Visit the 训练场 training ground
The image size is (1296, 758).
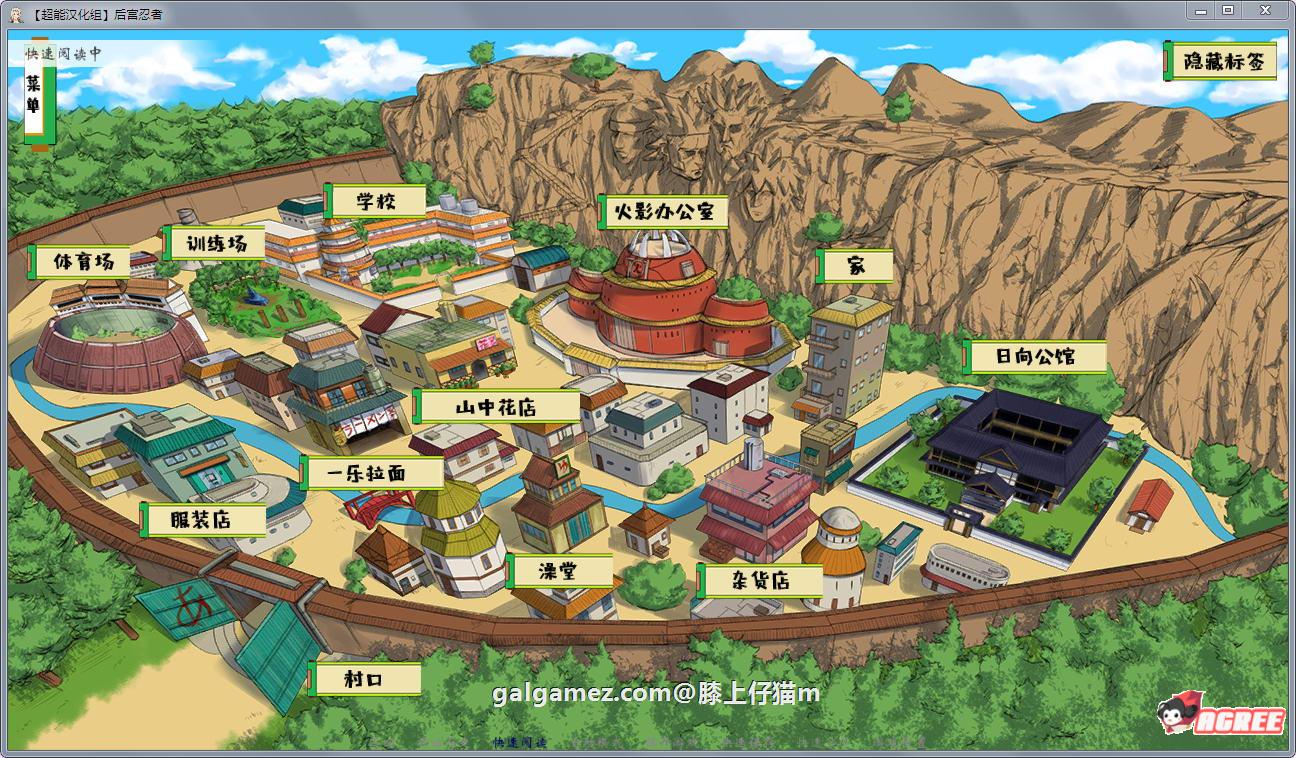[x=216, y=241]
